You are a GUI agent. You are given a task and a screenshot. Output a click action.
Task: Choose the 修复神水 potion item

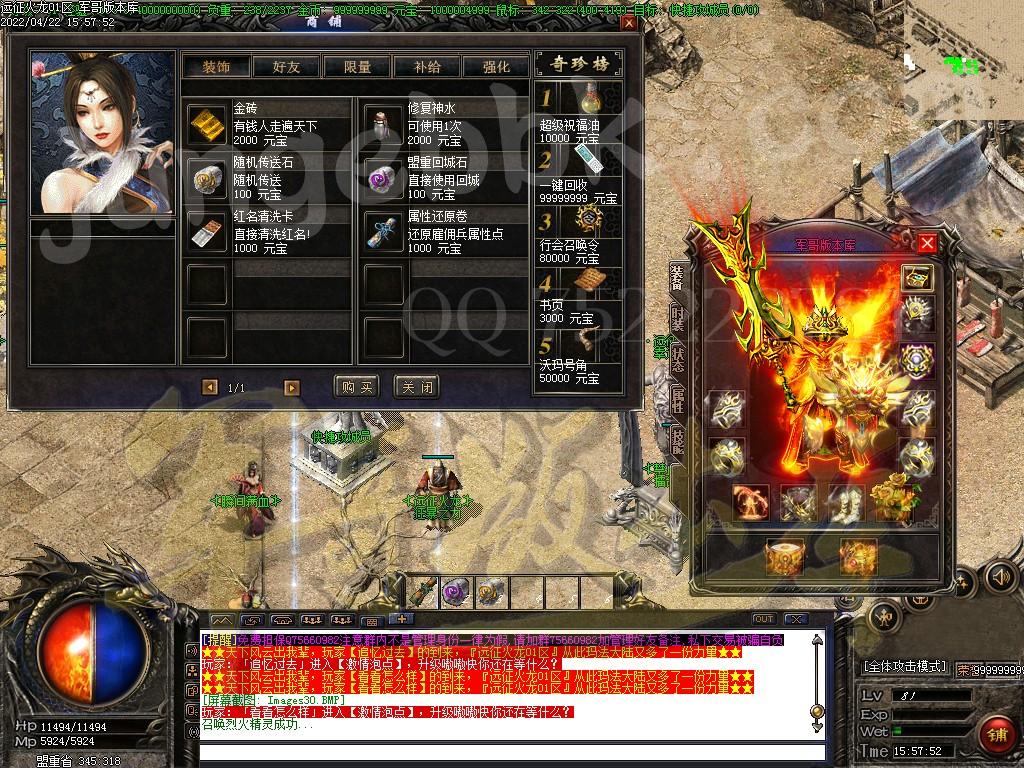382,124
